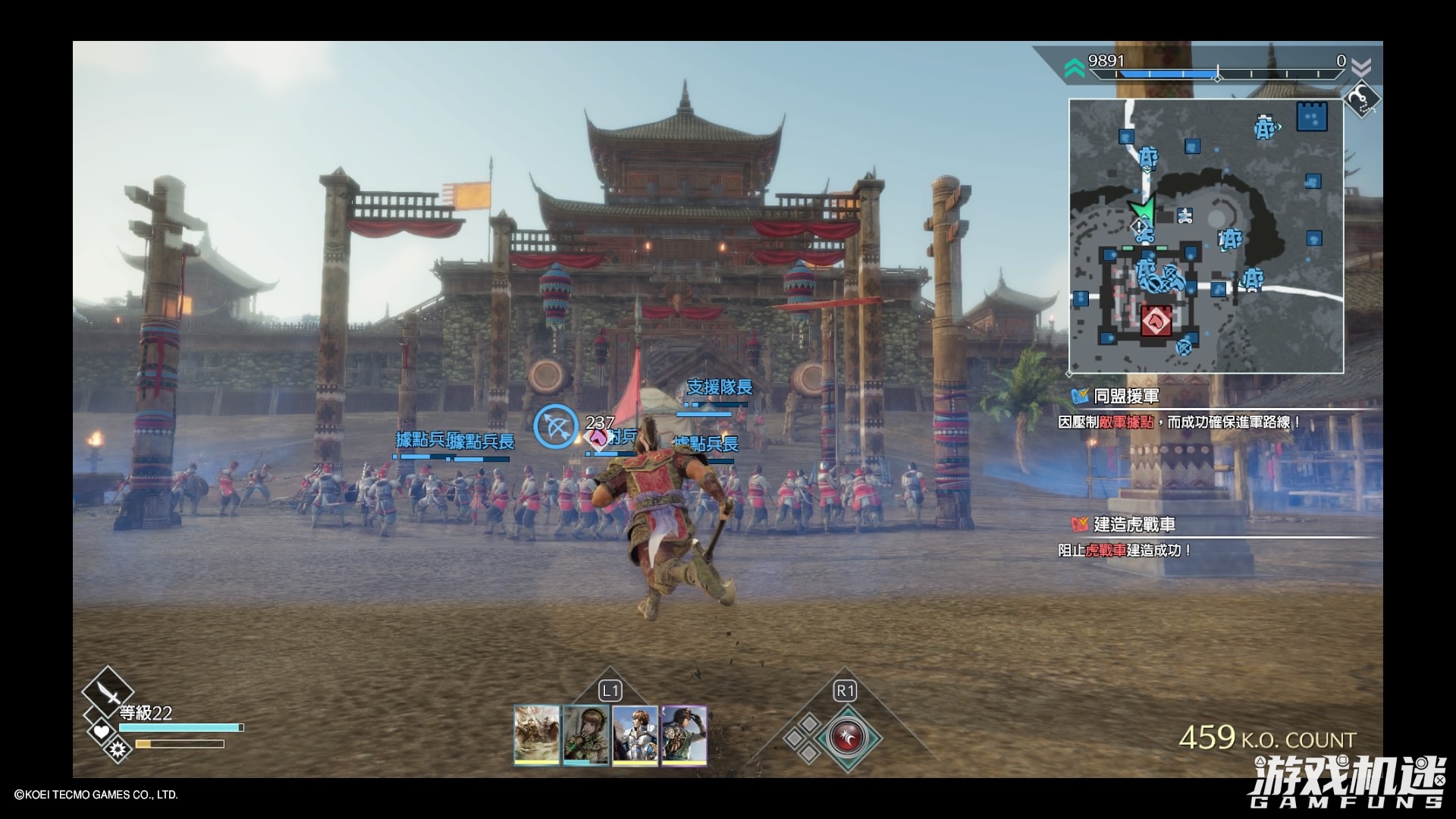The height and width of the screenshot is (819, 1456).
Task: Open the 同盟援軍 objective entry
Action: tap(1126, 397)
